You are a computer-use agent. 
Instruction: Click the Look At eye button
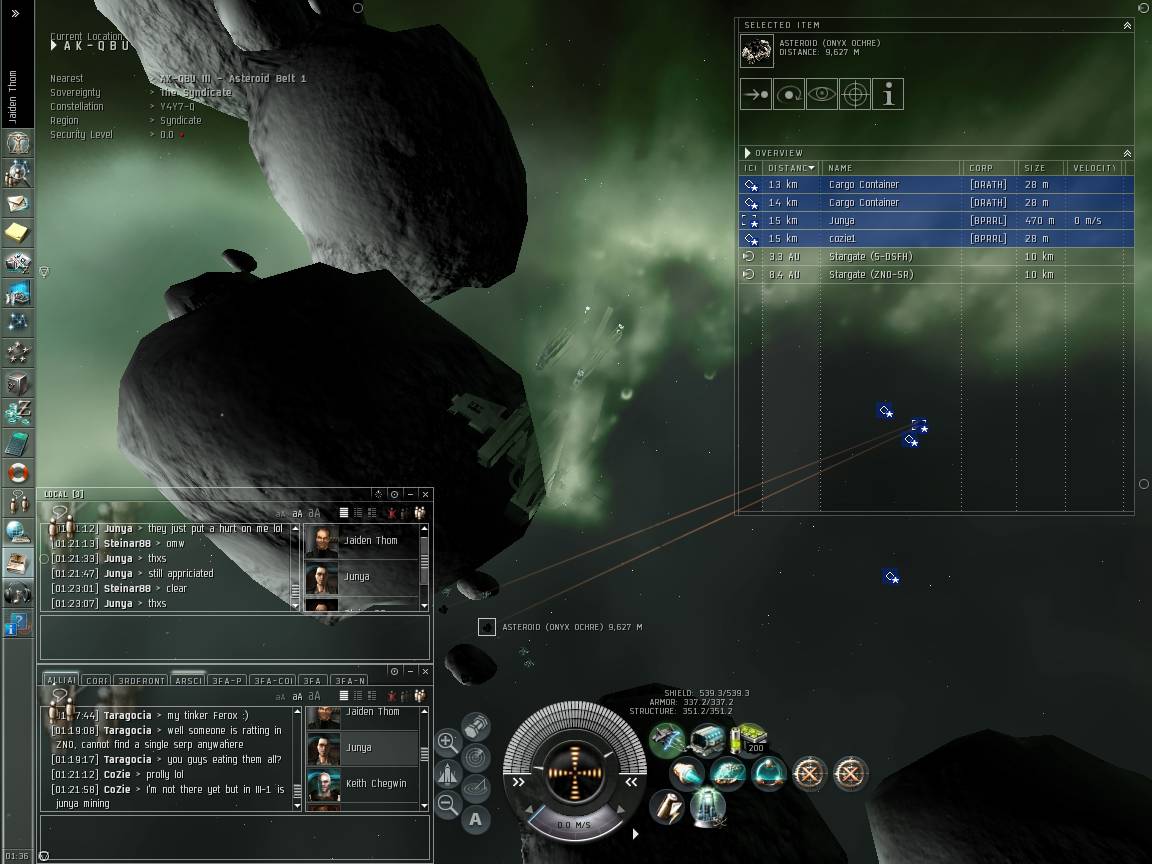tap(822, 94)
